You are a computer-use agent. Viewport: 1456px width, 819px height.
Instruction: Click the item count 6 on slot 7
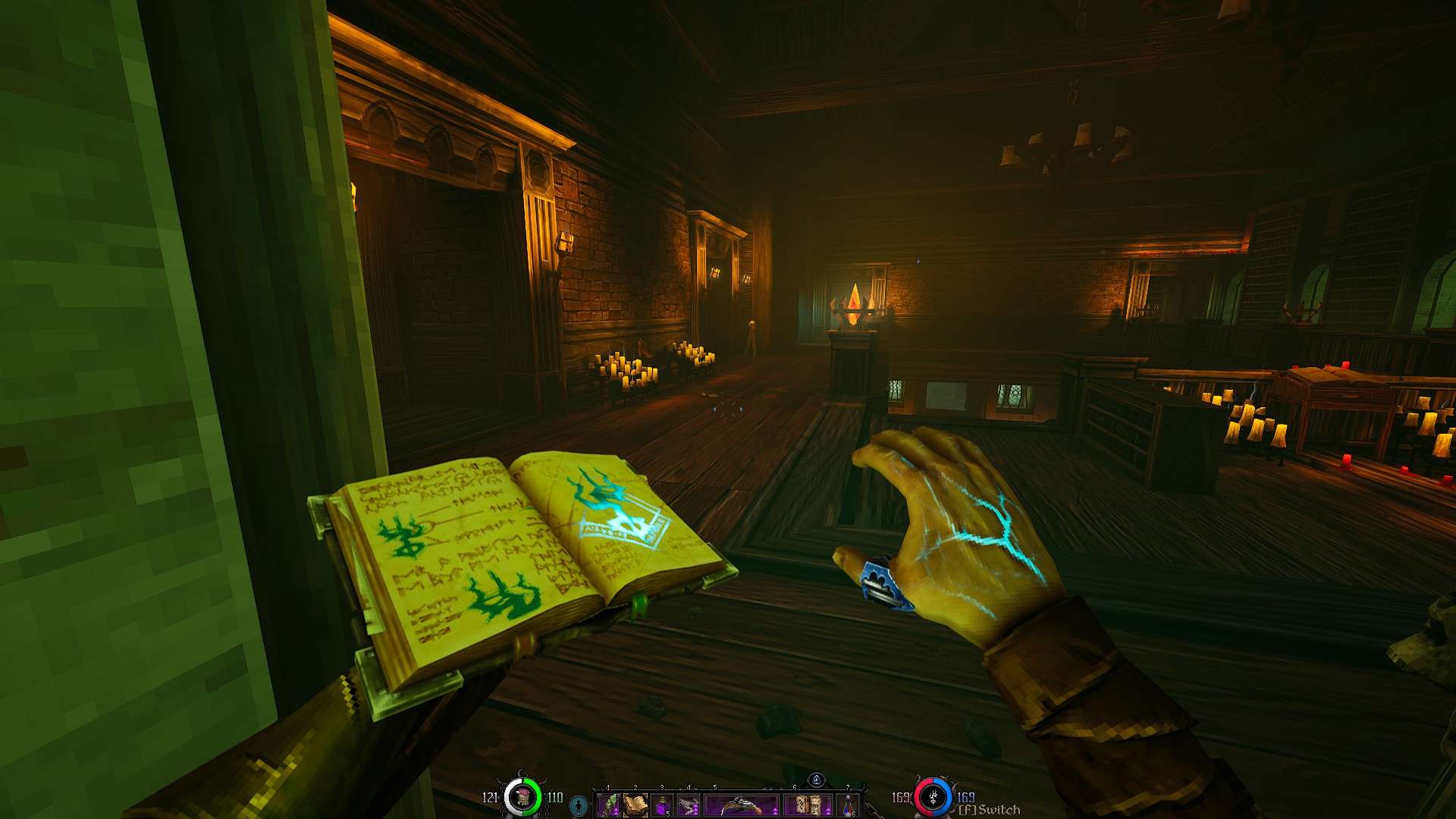[854, 812]
